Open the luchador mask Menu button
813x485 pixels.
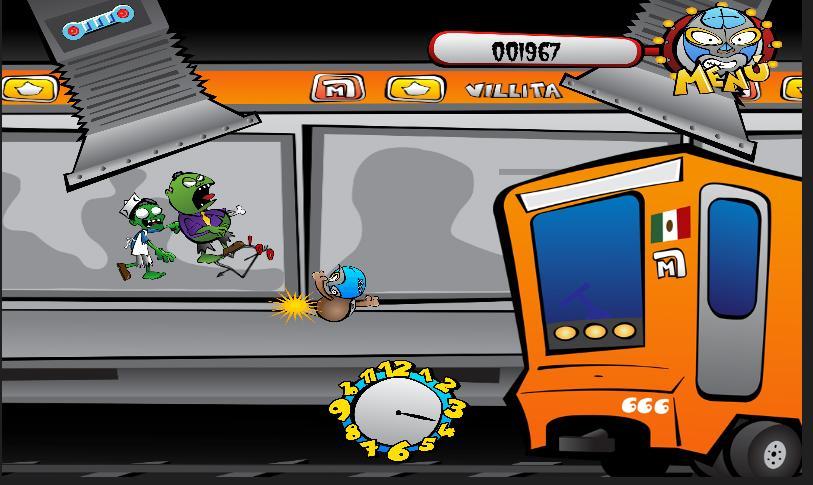(x=724, y=55)
